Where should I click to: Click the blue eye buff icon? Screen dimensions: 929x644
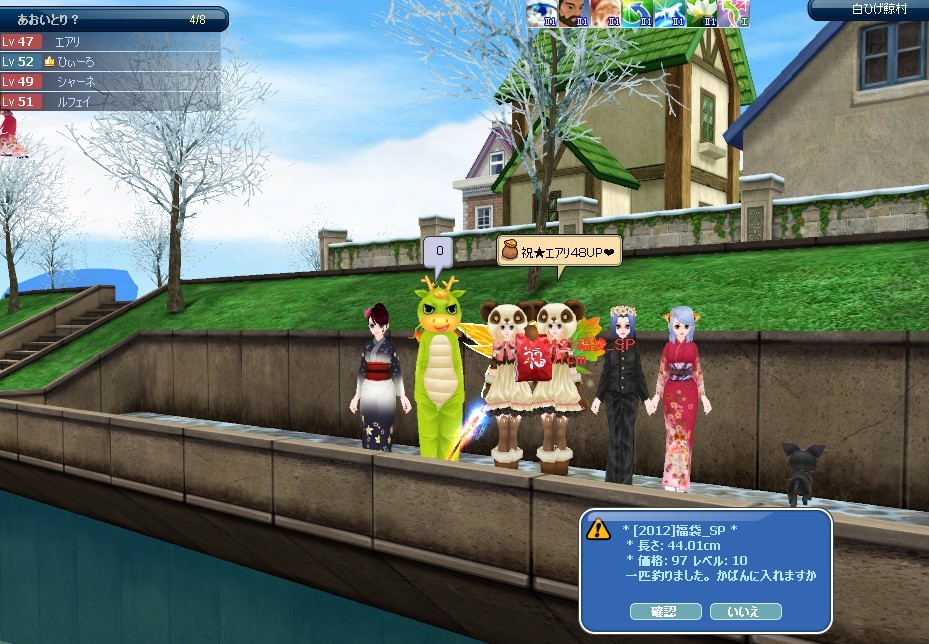541,13
